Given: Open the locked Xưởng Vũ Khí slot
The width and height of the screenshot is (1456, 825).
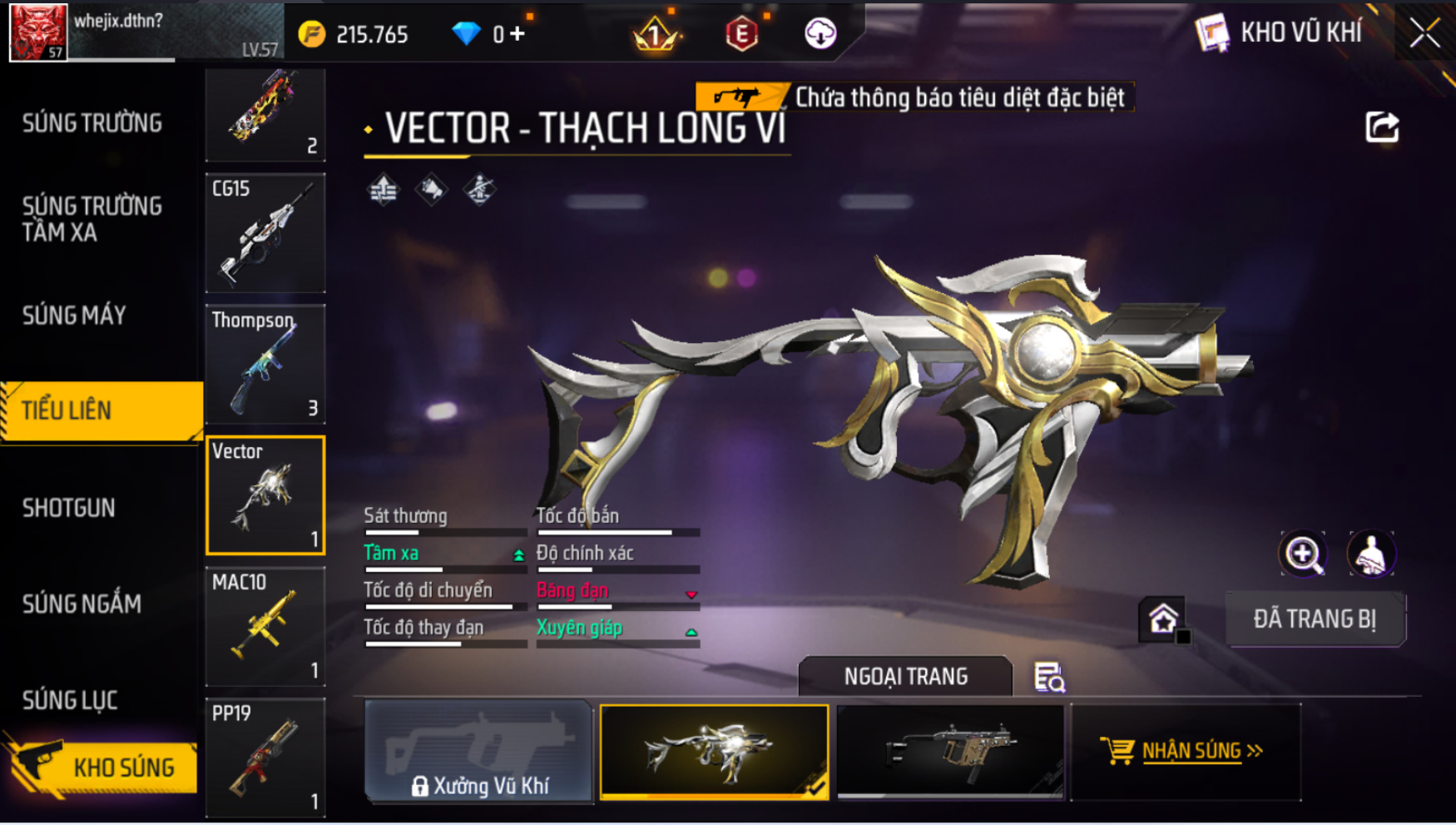Looking at the screenshot, I should [478, 752].
